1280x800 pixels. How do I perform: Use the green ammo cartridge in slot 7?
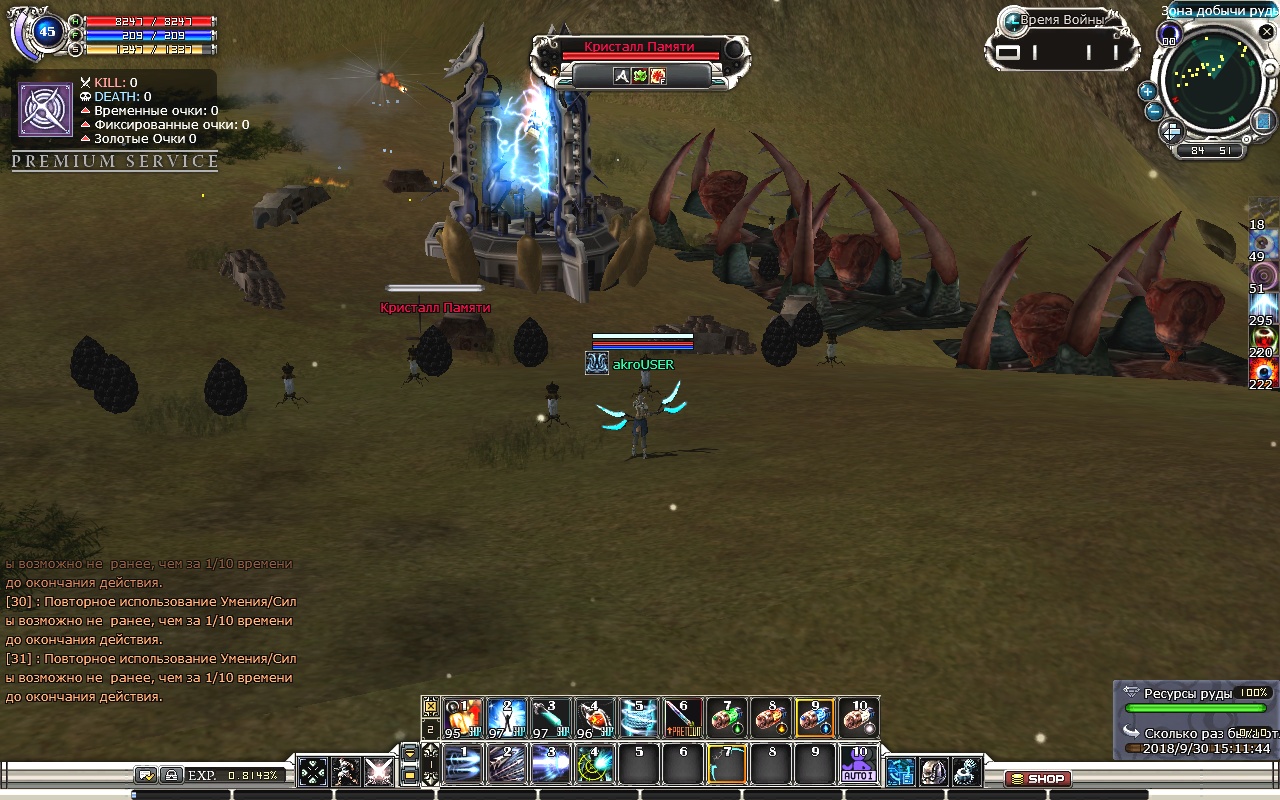tap(727, 717)
